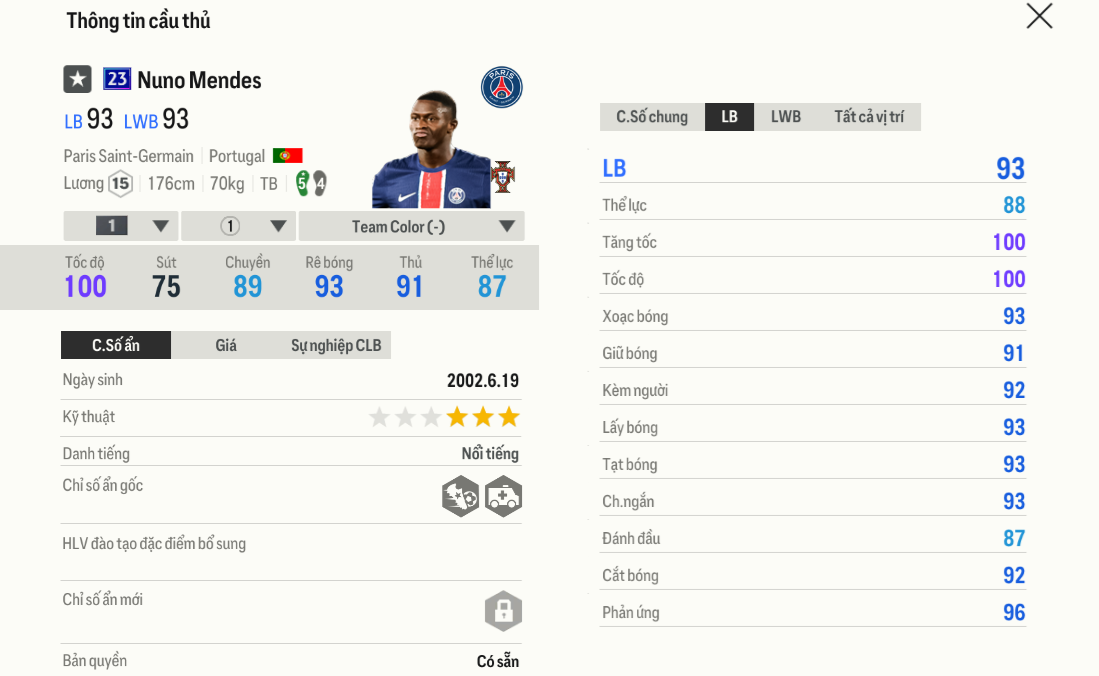Close the player info panel
Viewport: 1099px width, 676px height.
point(1039,16)
